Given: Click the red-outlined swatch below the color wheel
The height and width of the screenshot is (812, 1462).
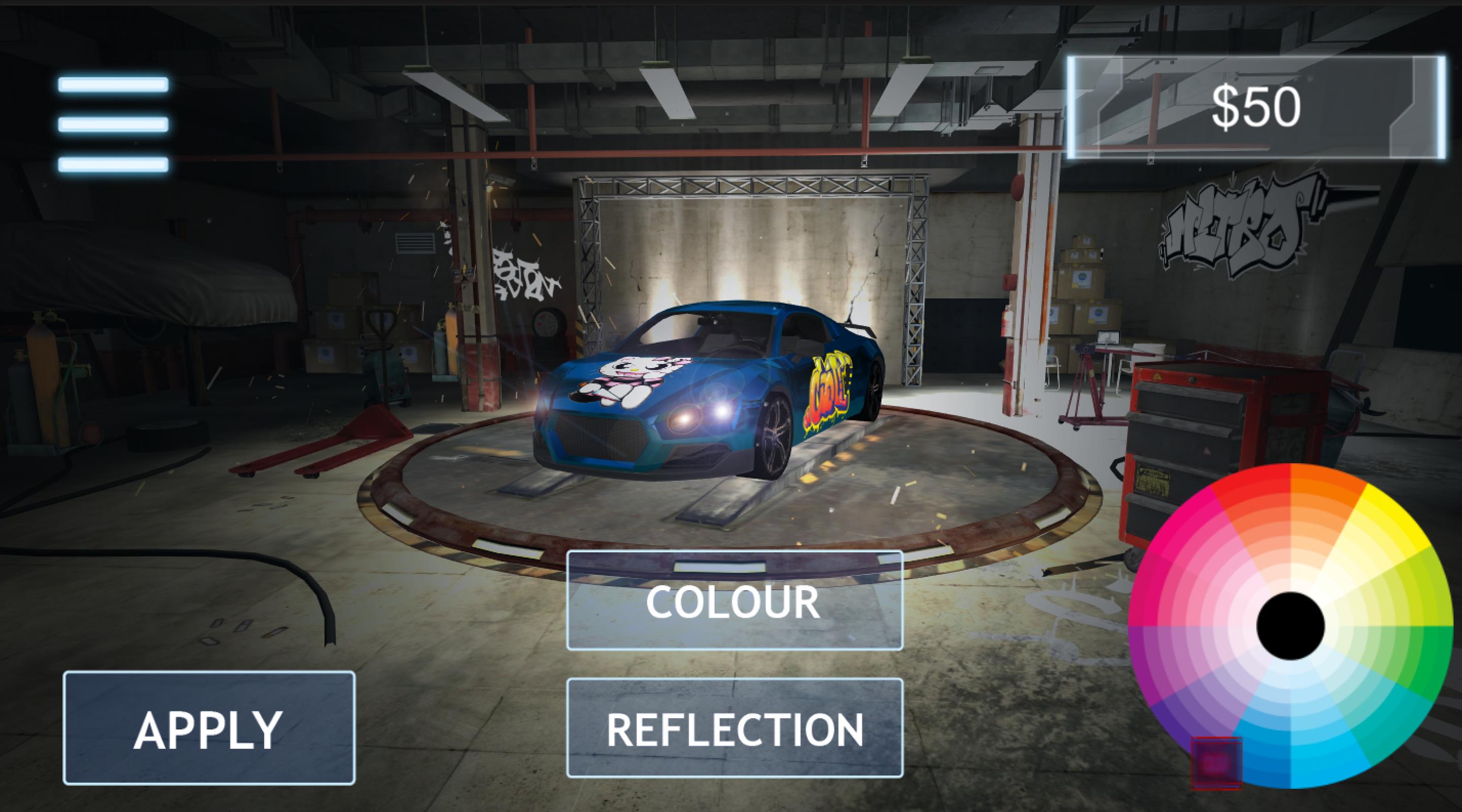Looking at the screenshot, I should (1217, 764).
